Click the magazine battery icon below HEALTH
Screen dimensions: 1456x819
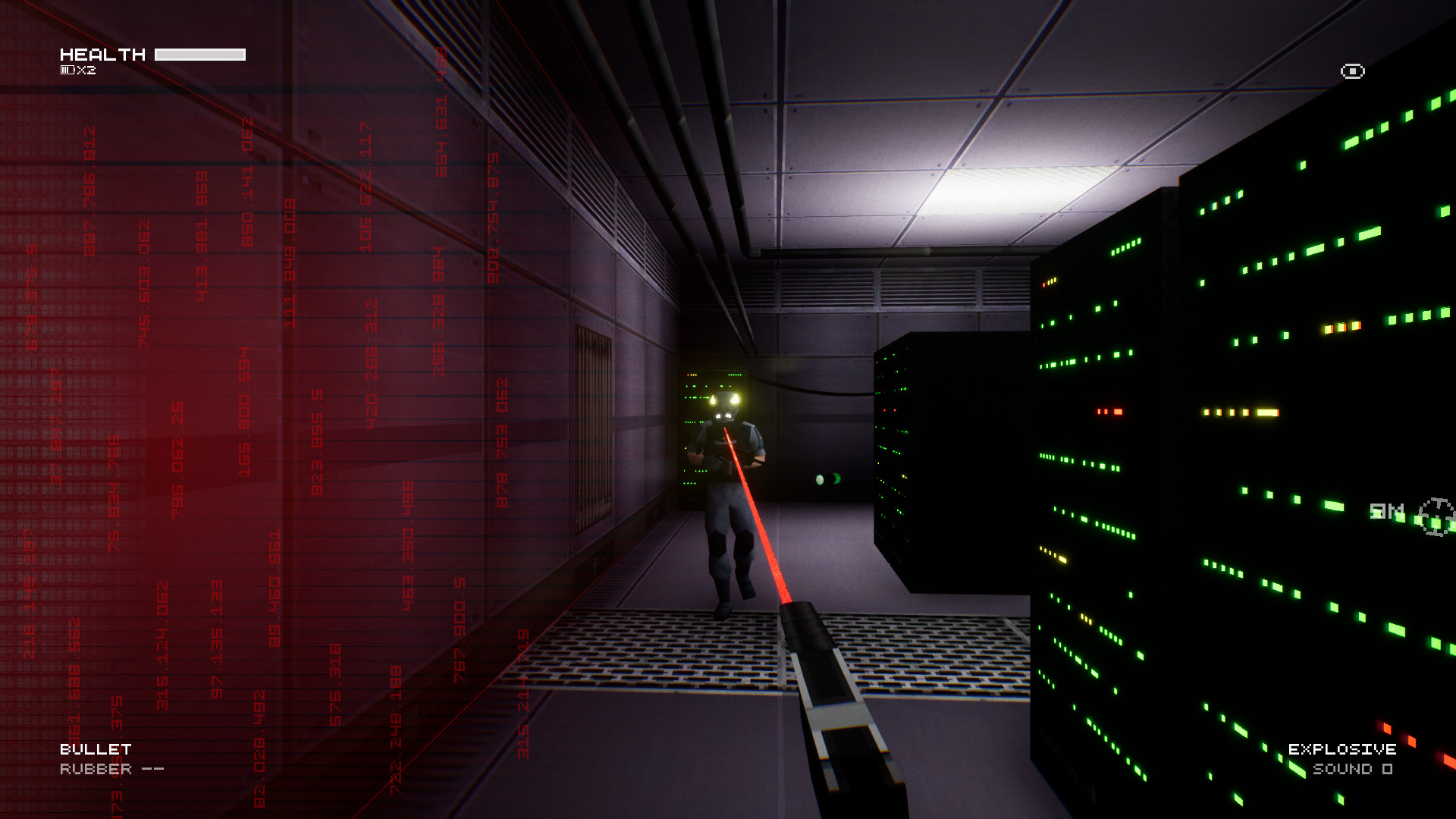pos(68,69)
